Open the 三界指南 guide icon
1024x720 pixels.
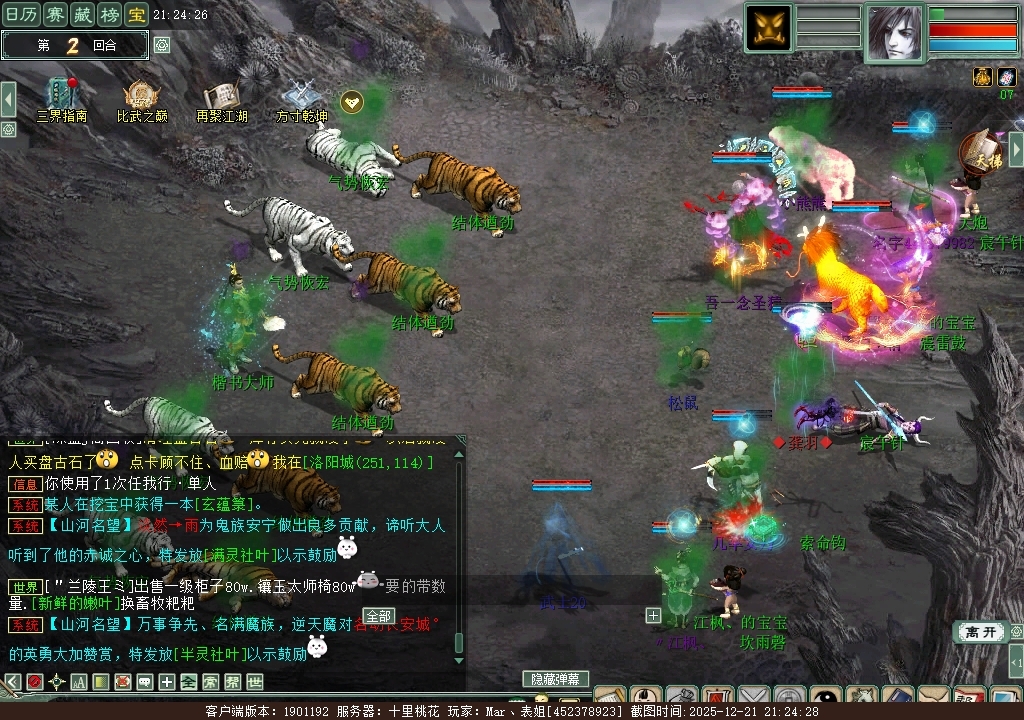click(62, 98)
